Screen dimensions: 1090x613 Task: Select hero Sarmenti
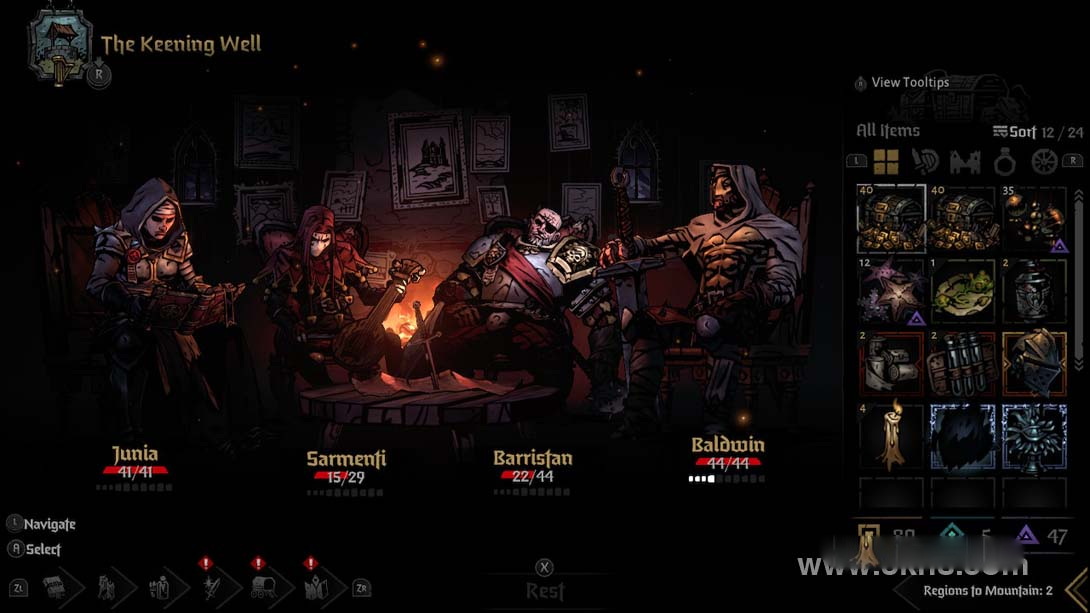pyautogui.click(x=346, y=459)
